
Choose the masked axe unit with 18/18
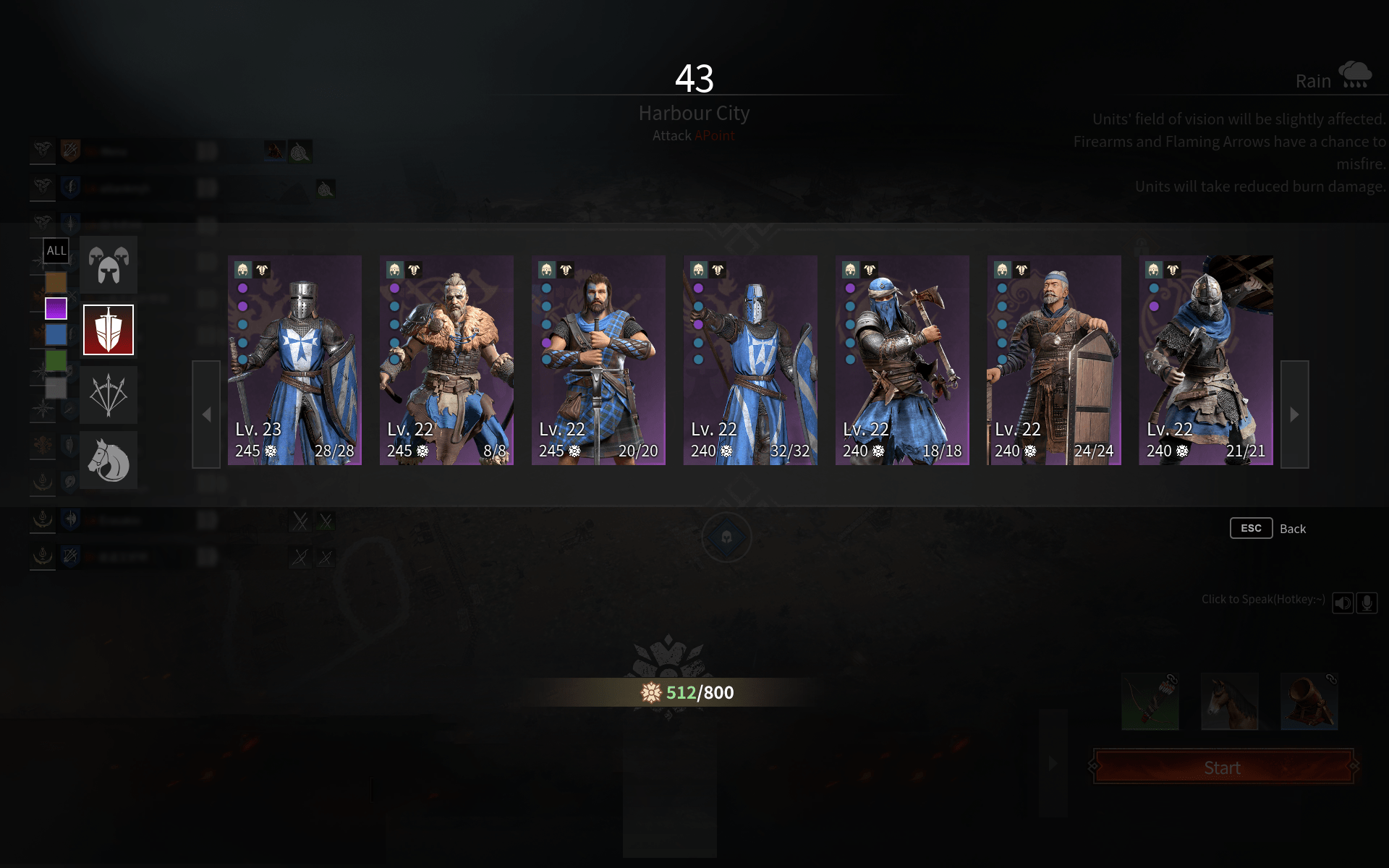click(902, 359)
